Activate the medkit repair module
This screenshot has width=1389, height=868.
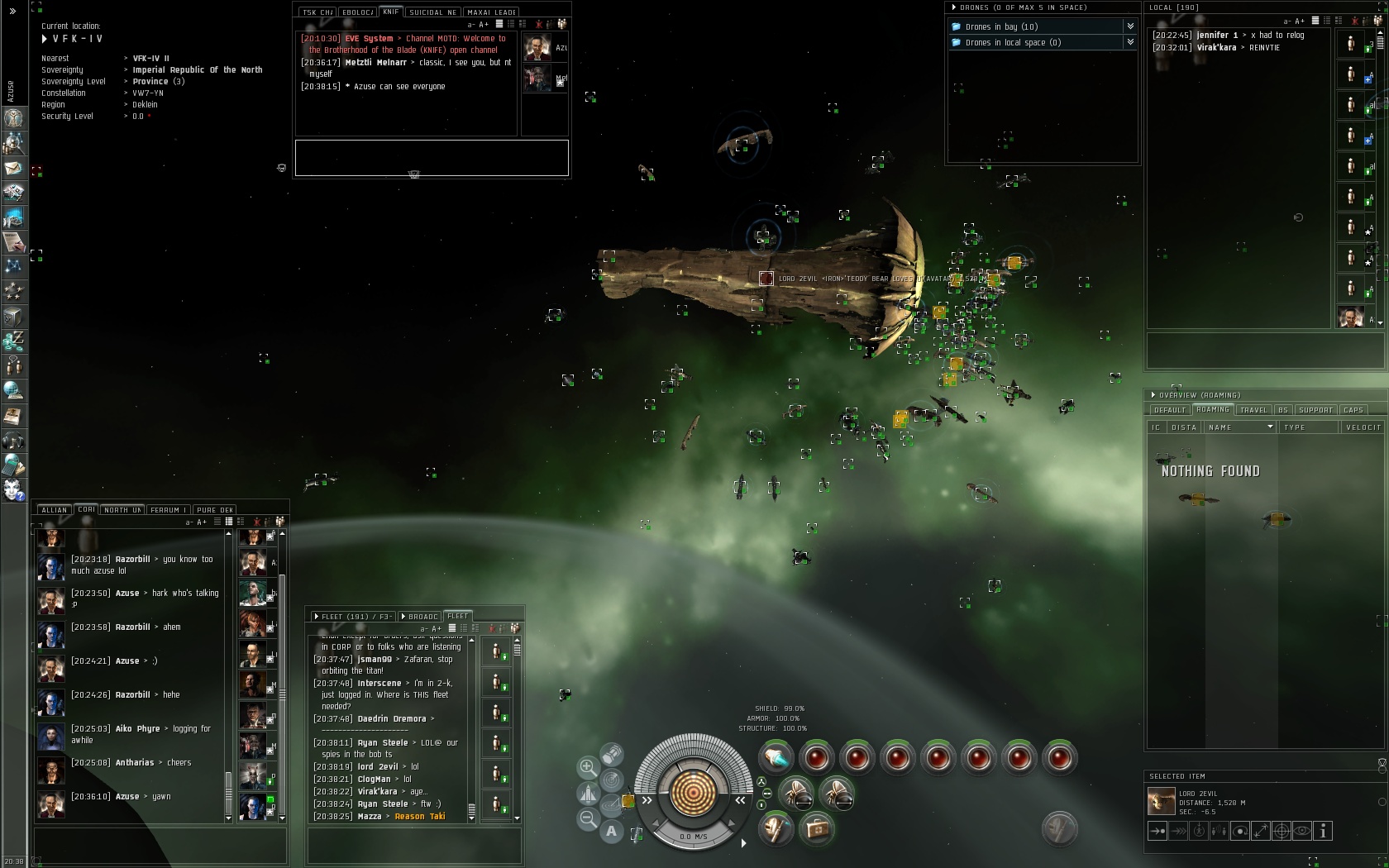tap(816, 827)
